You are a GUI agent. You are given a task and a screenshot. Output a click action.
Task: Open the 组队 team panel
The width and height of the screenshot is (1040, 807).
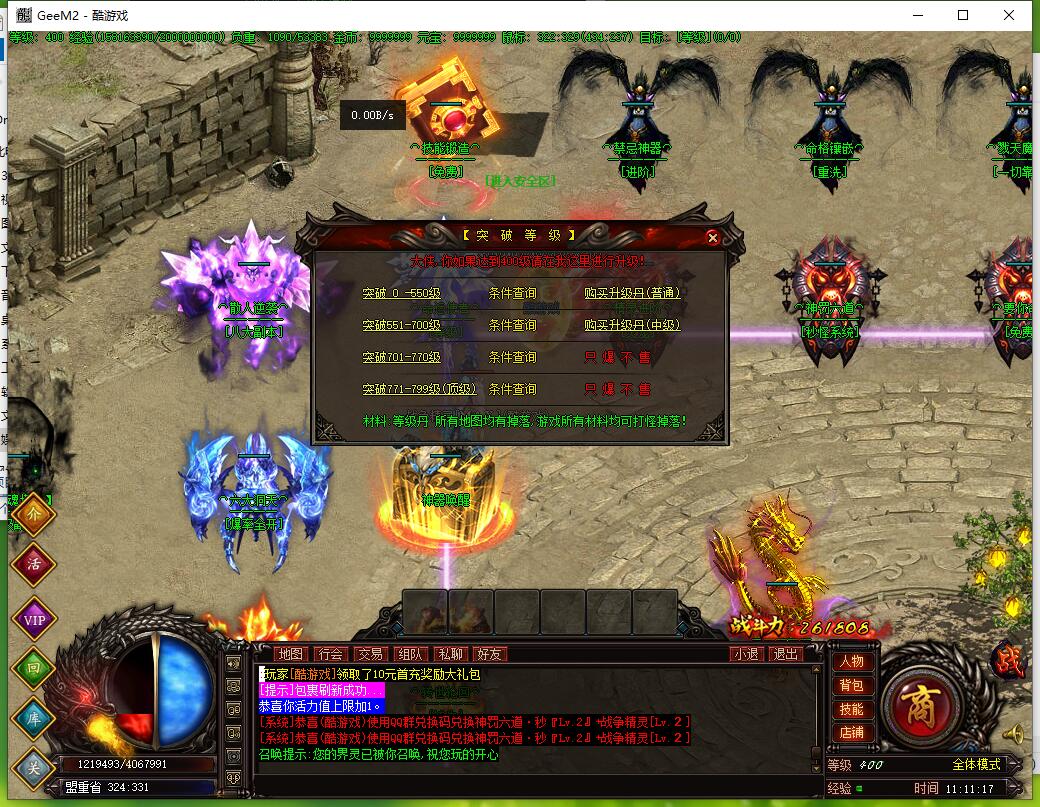pos(410,654)
